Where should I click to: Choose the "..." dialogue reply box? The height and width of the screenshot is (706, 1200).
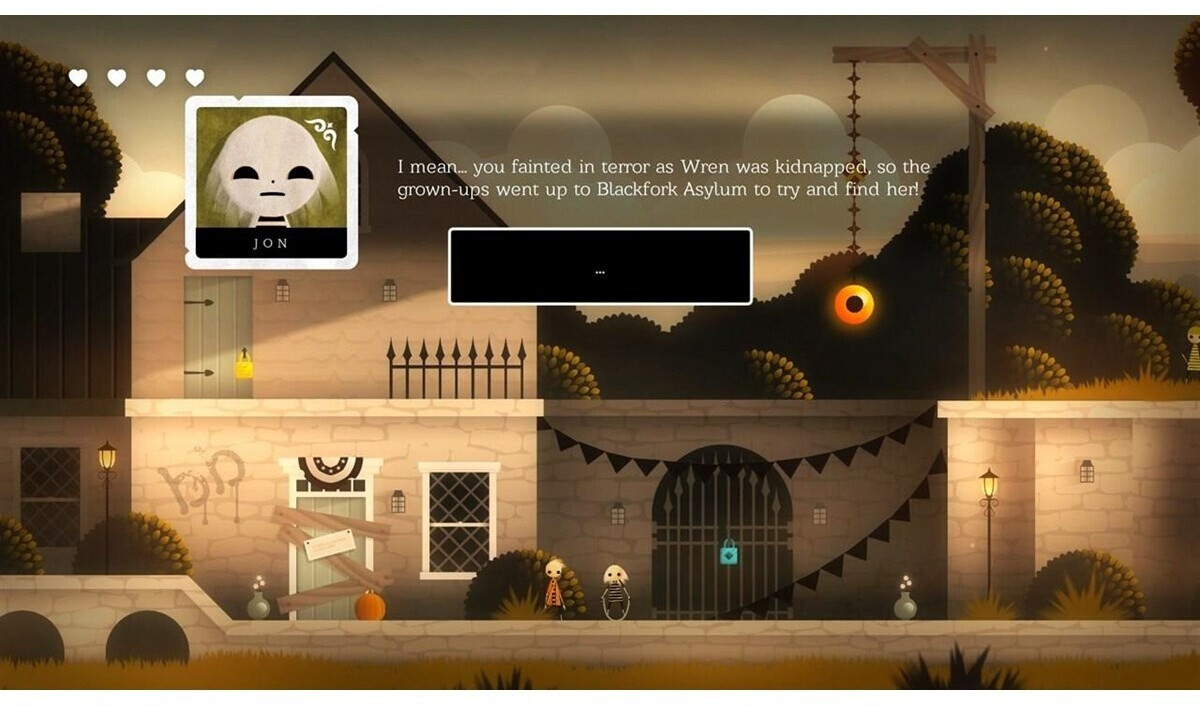click(x=600, y=266)
